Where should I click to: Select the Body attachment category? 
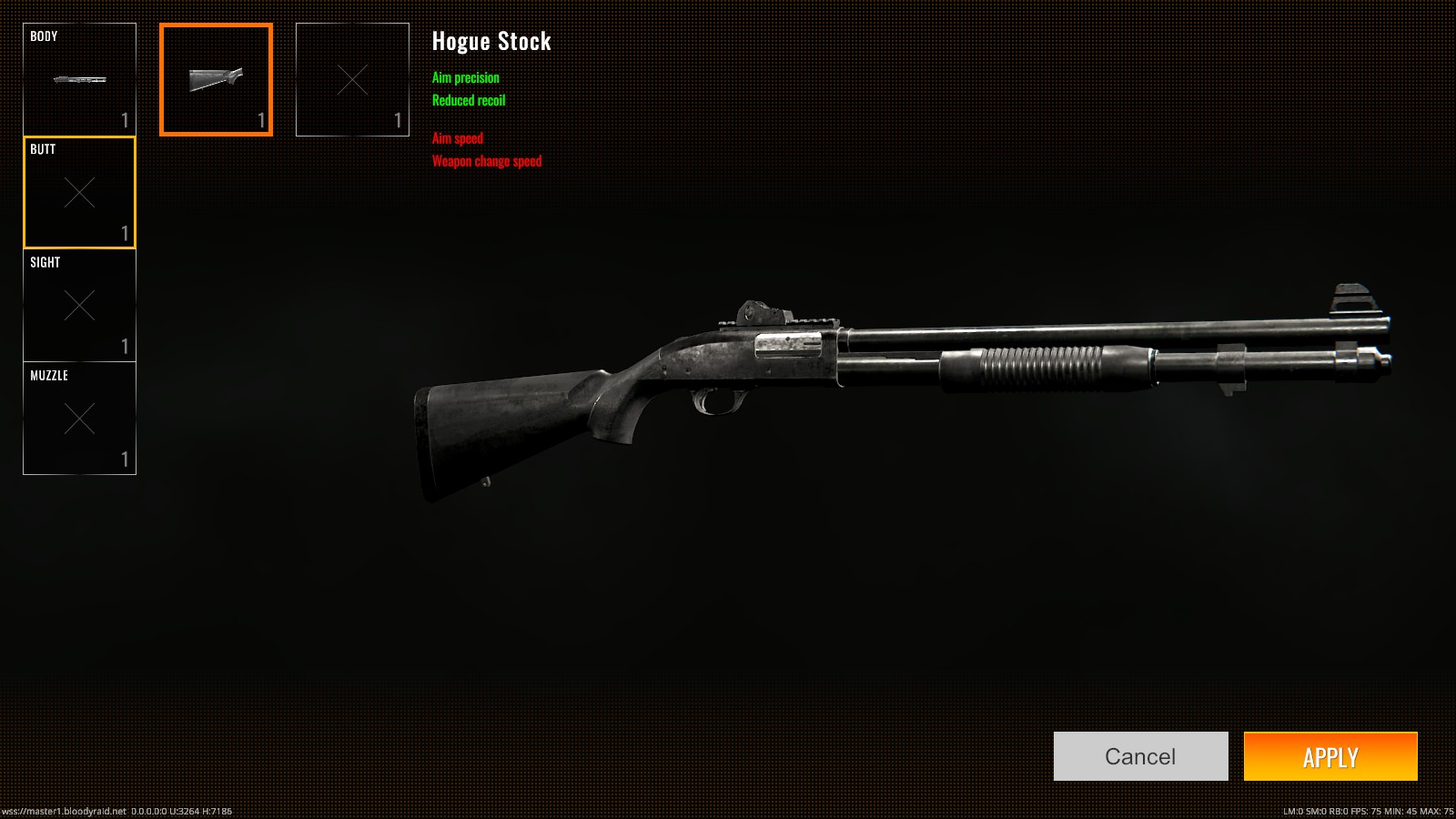click(79, 79)
